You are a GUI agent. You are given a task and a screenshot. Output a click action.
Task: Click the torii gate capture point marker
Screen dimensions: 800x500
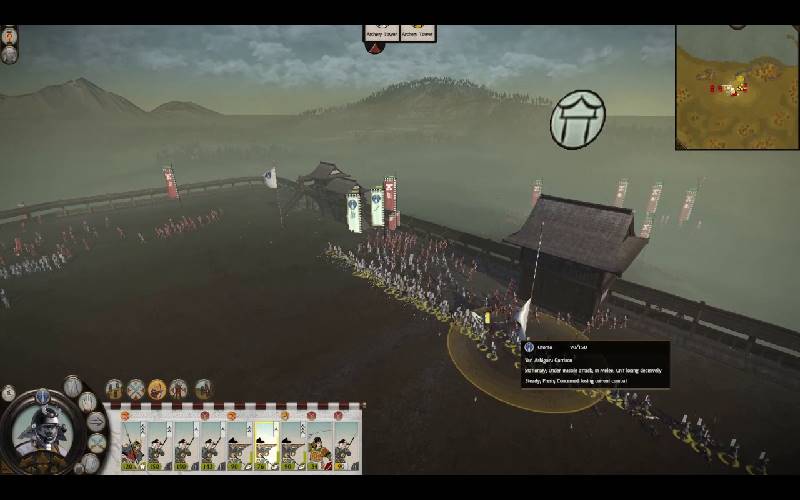[x=577, y=119]
